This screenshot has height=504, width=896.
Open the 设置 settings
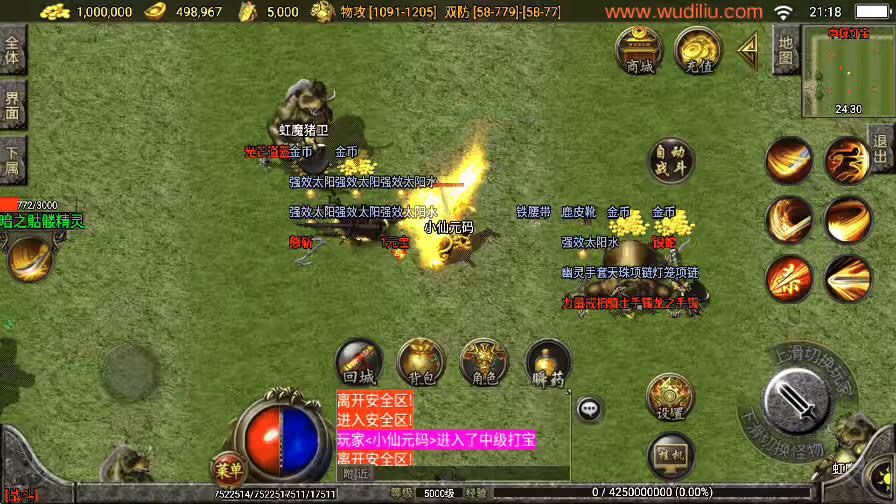click(x=670, y=398)
